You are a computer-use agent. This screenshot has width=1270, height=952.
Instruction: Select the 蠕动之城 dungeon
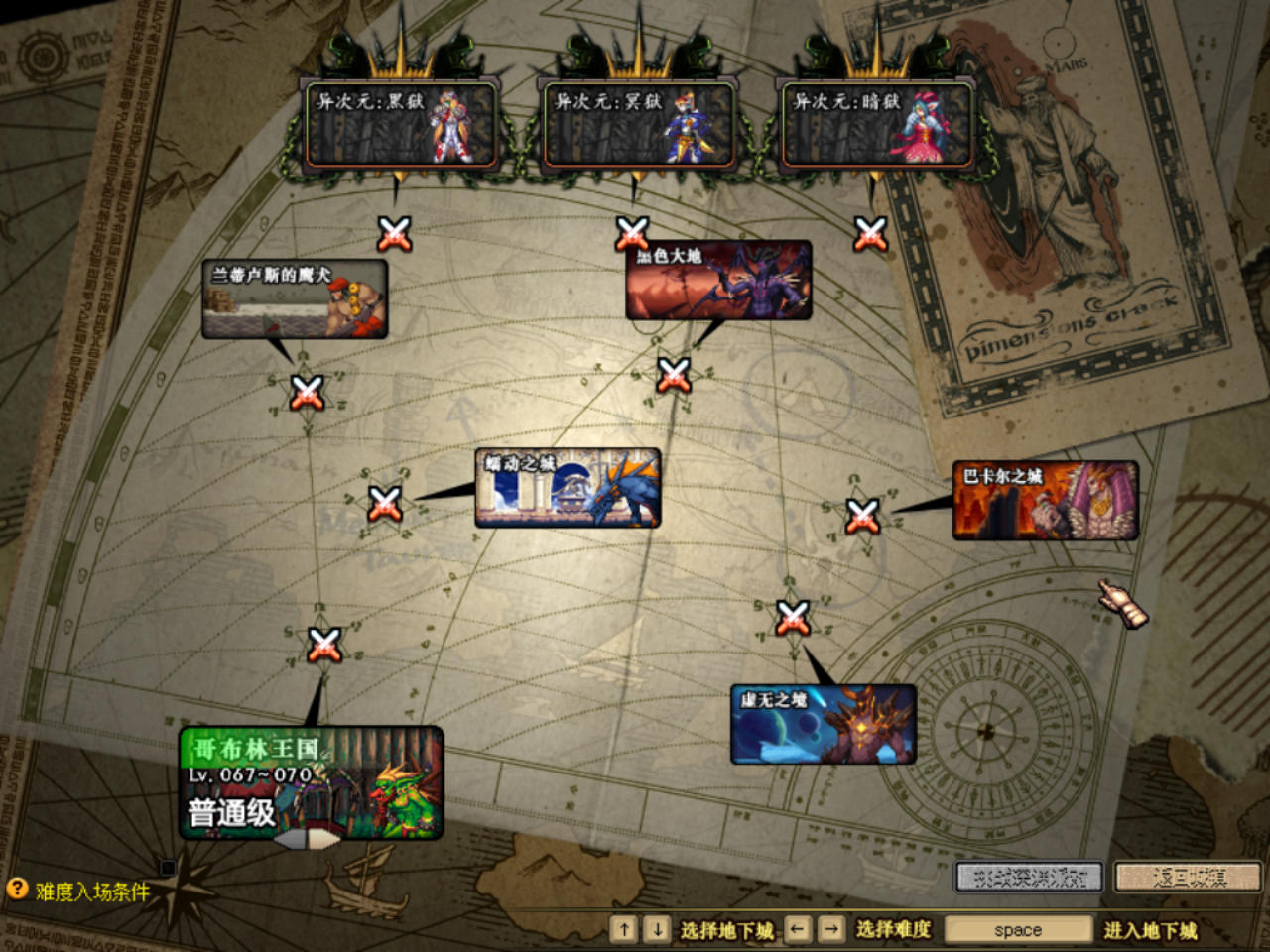point(568,488)
